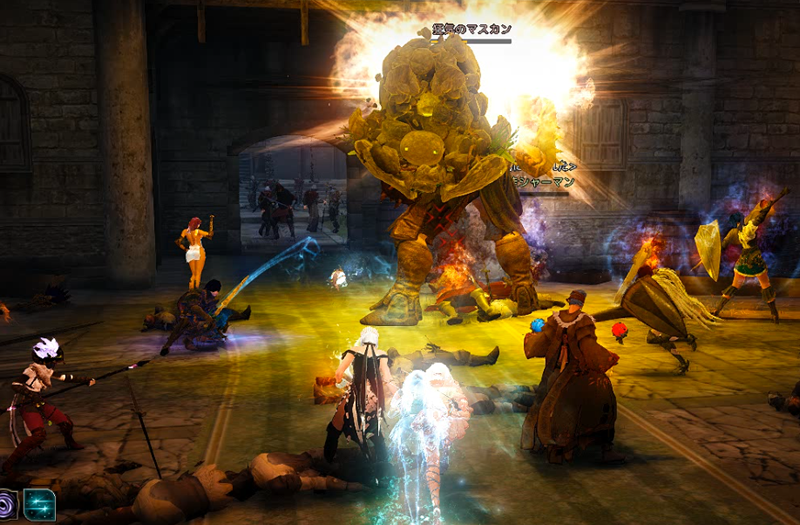800x525 pixels.
Task: Use the teal sparkle skill icon
Action: point(39,505)
